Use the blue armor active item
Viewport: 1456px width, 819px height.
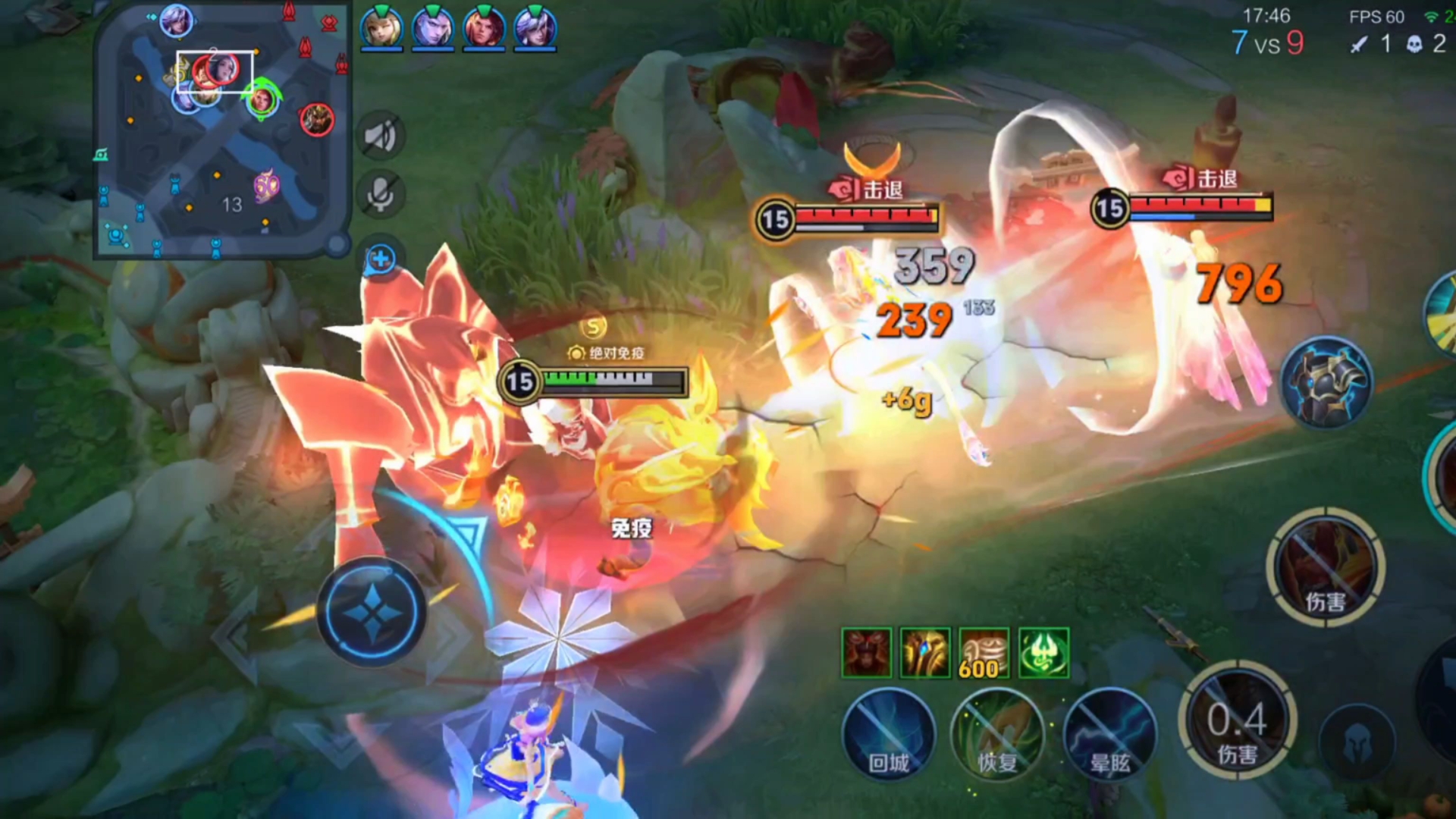pyautogui.click(x=1327, y=383)
